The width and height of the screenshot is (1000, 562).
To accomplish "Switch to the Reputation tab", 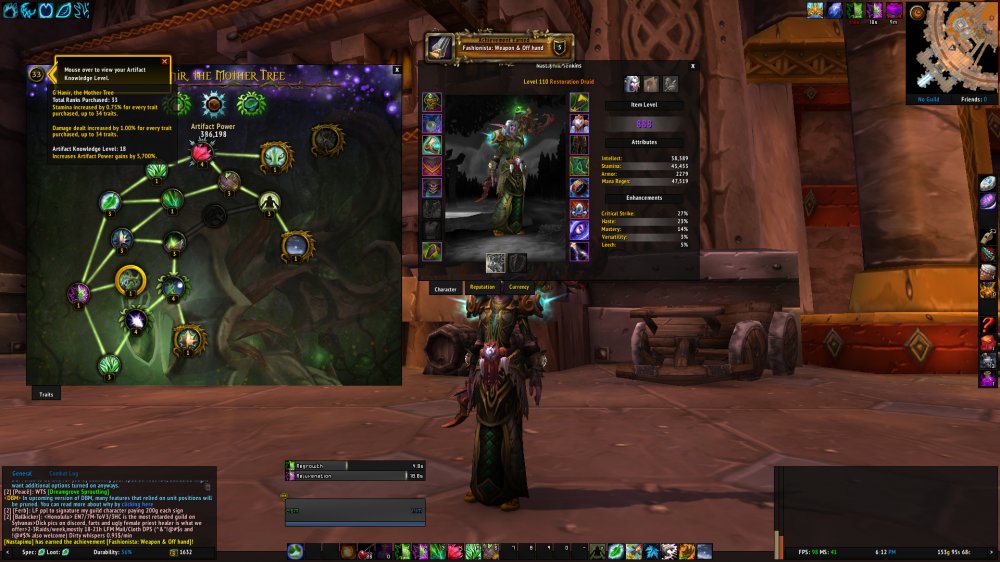I will [x=482, y=288].
